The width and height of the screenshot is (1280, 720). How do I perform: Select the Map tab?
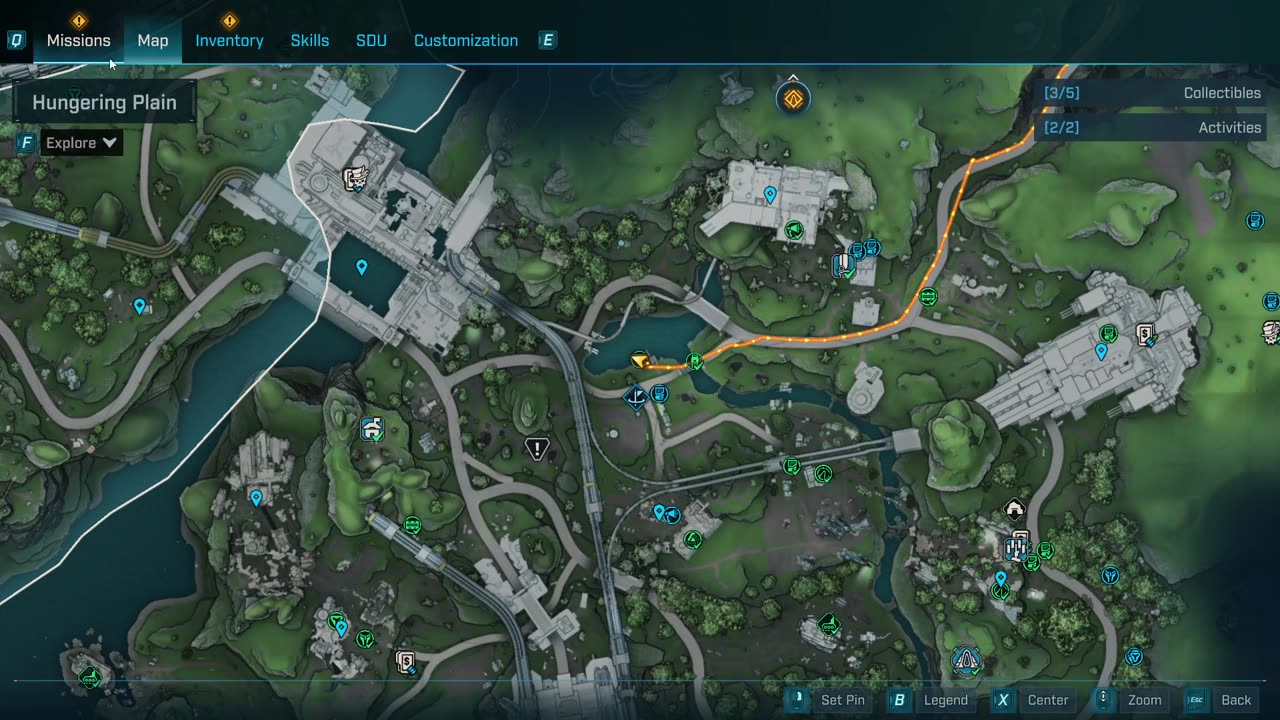(153, 40)
